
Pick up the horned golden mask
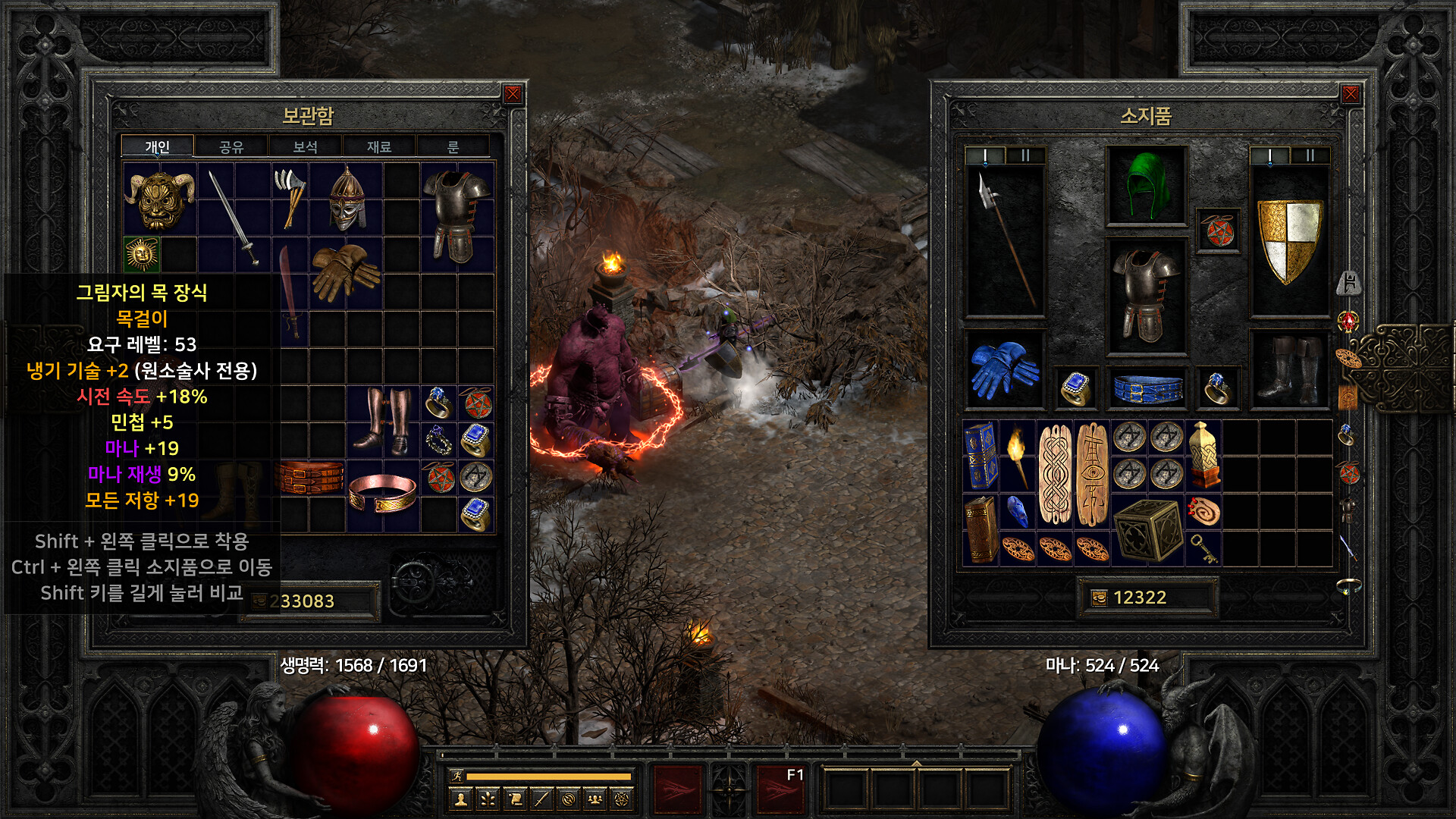(x=159, y=199)
